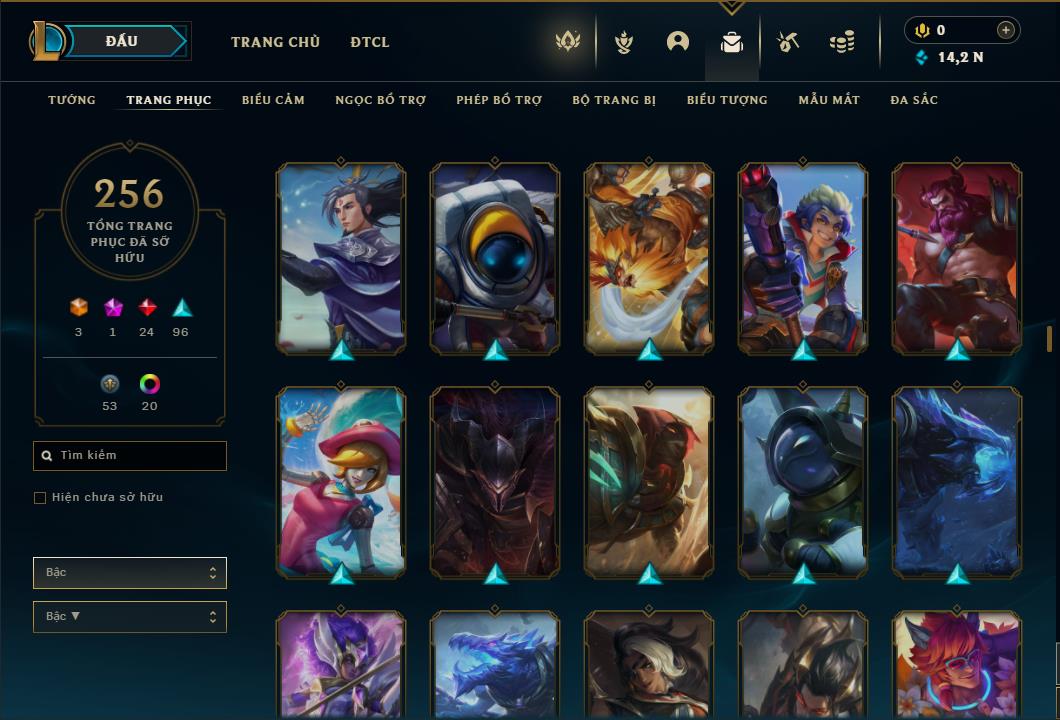1060x720 pixels.
Task: Switch to the TƯỚNG tab
Action: (72, 100)
